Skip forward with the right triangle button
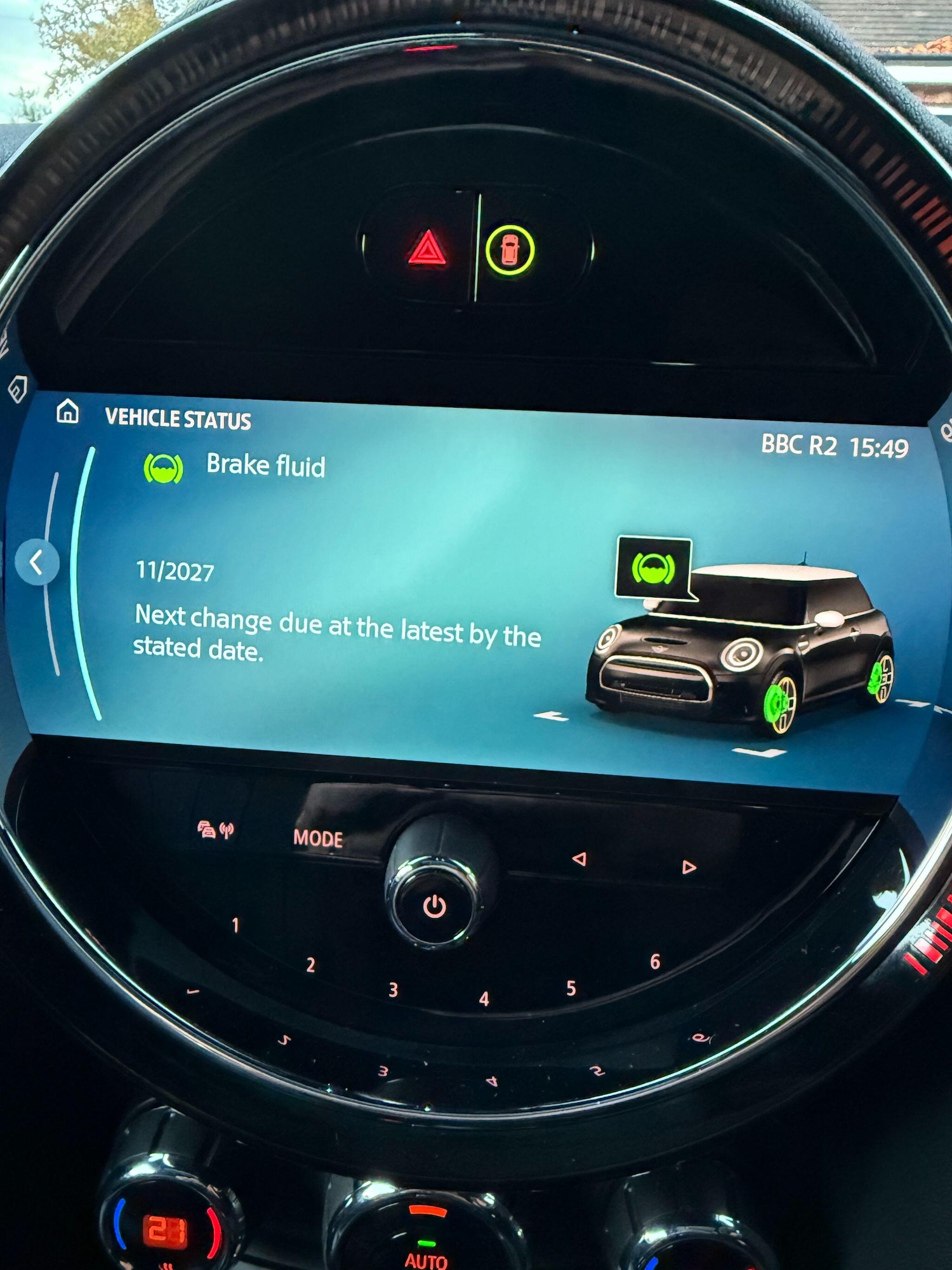The image size is (952, 1270). coord(689,867)
